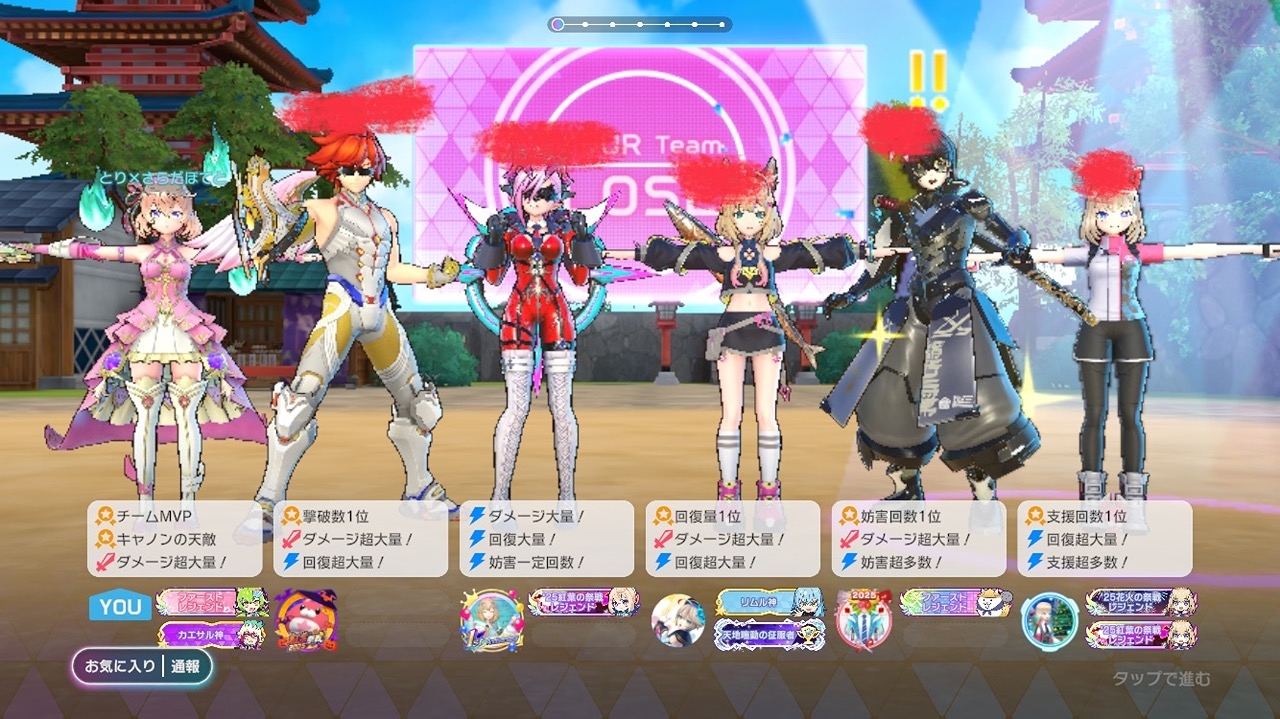Image resolution: width=1280 pixels, height=719 pixels.
Task: View the リムル神 title badge
Action: (769, 602)
